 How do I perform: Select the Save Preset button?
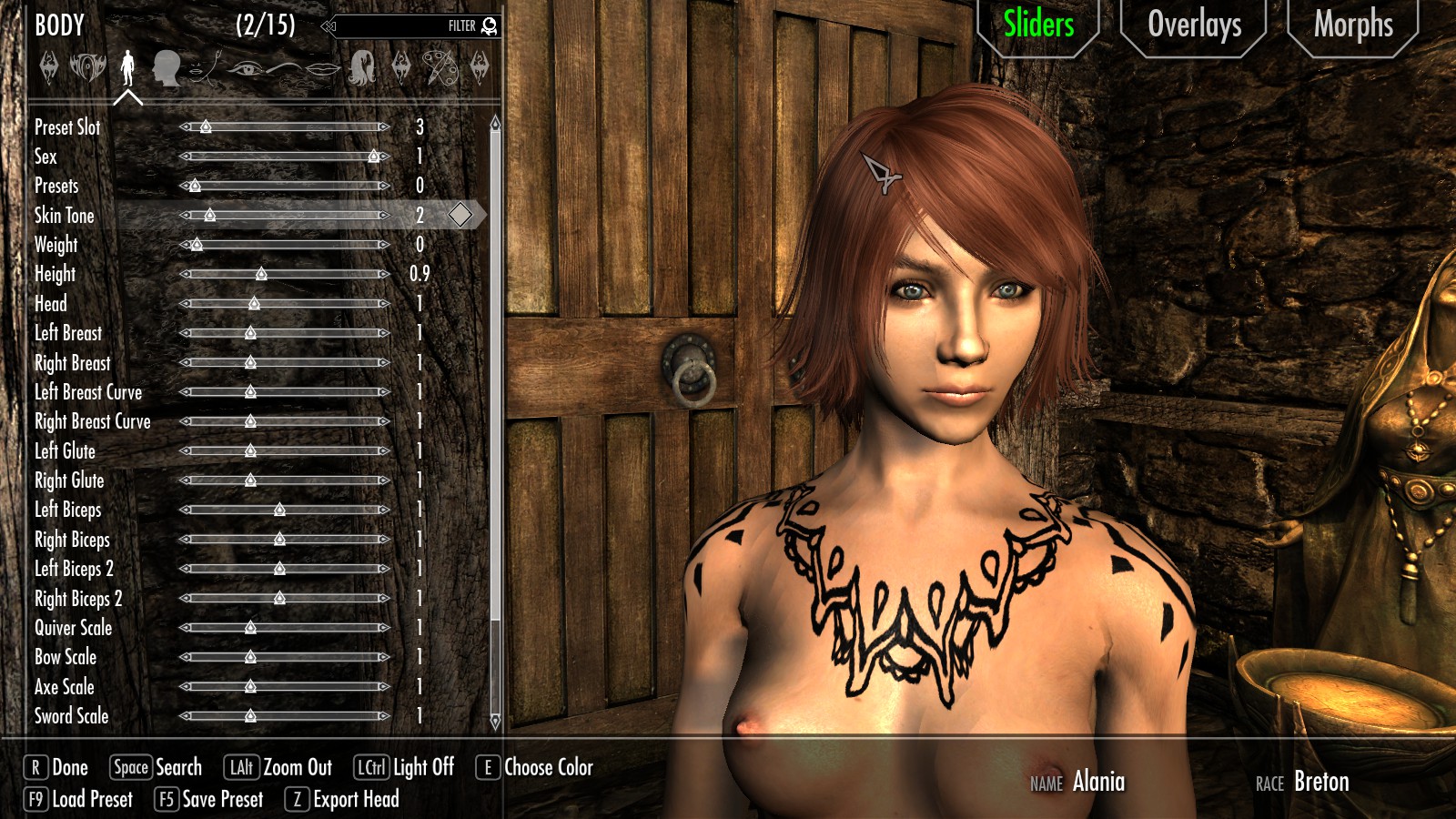point(210,800)
